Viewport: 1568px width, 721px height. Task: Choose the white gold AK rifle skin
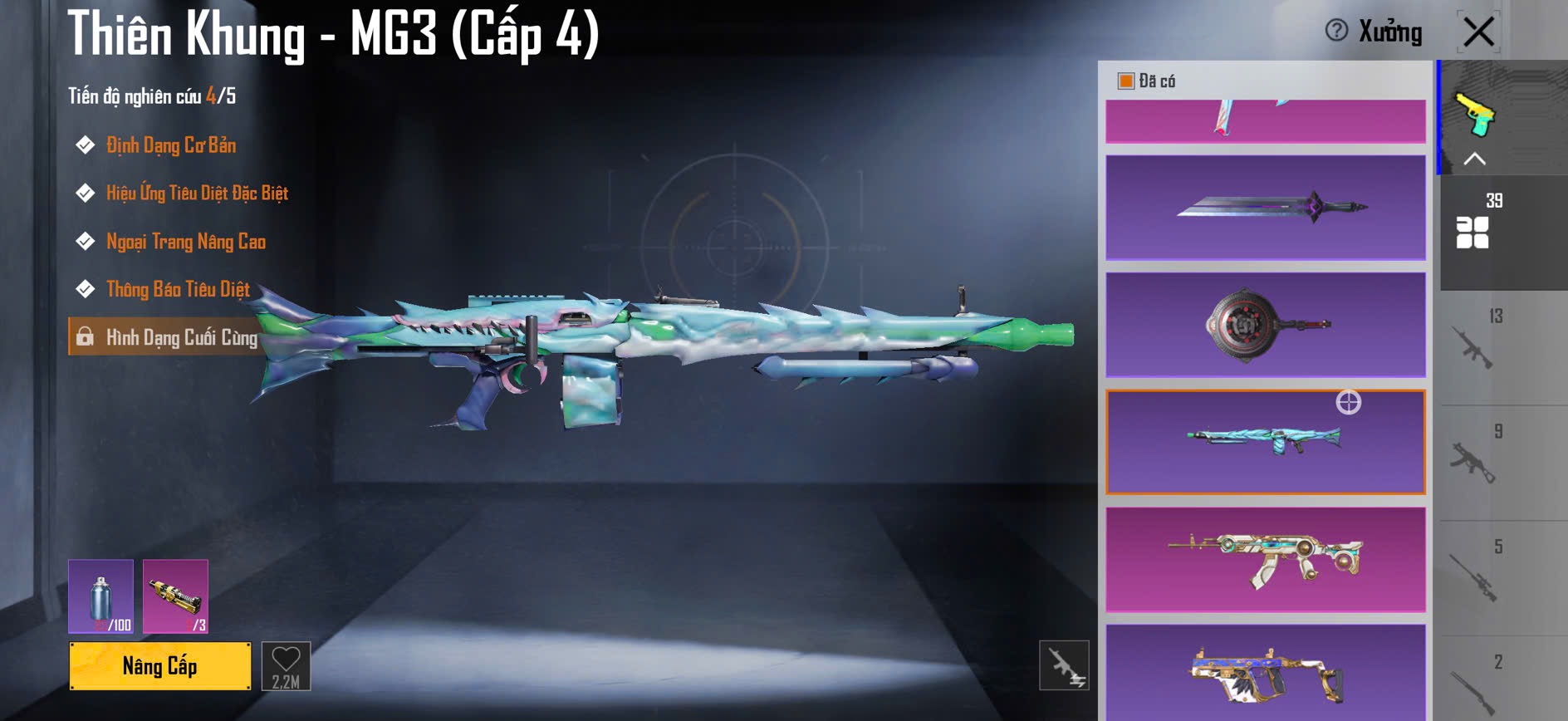coord(1266,560)
